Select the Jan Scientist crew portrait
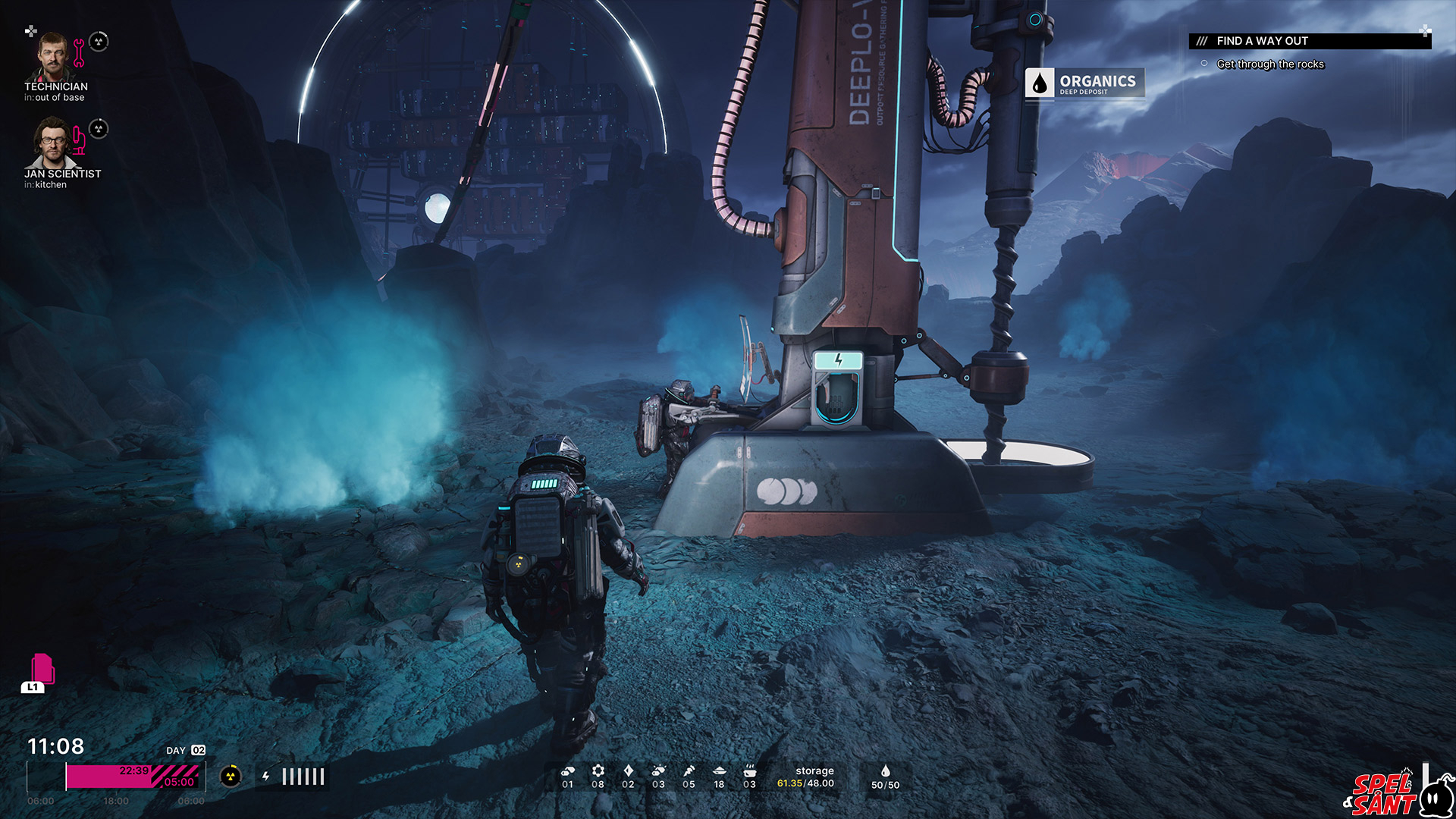The width and height of the screenshot is (1456, 819). tap(52, 143)
